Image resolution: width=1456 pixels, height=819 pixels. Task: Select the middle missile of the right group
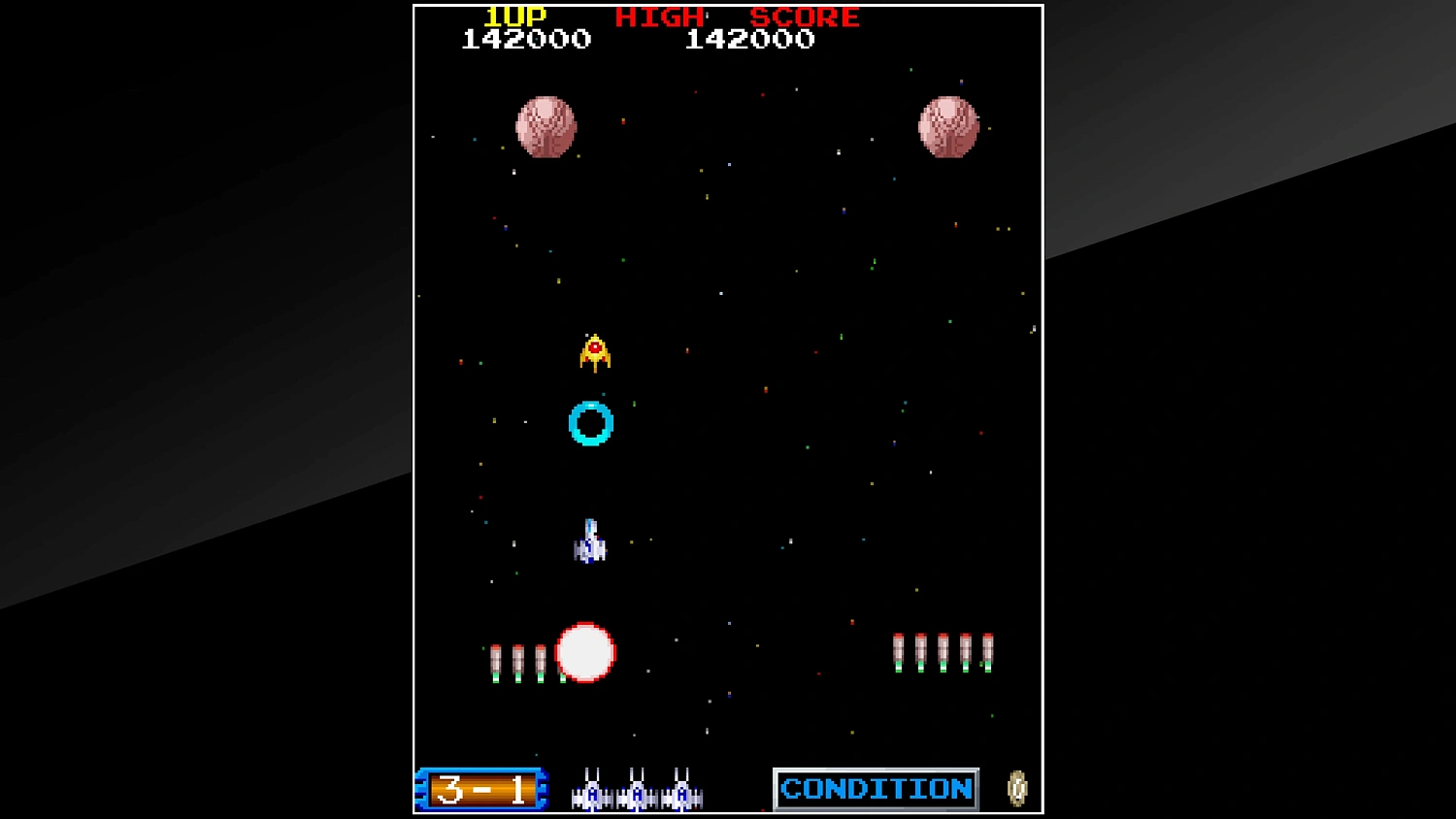[x=941, y=653]
